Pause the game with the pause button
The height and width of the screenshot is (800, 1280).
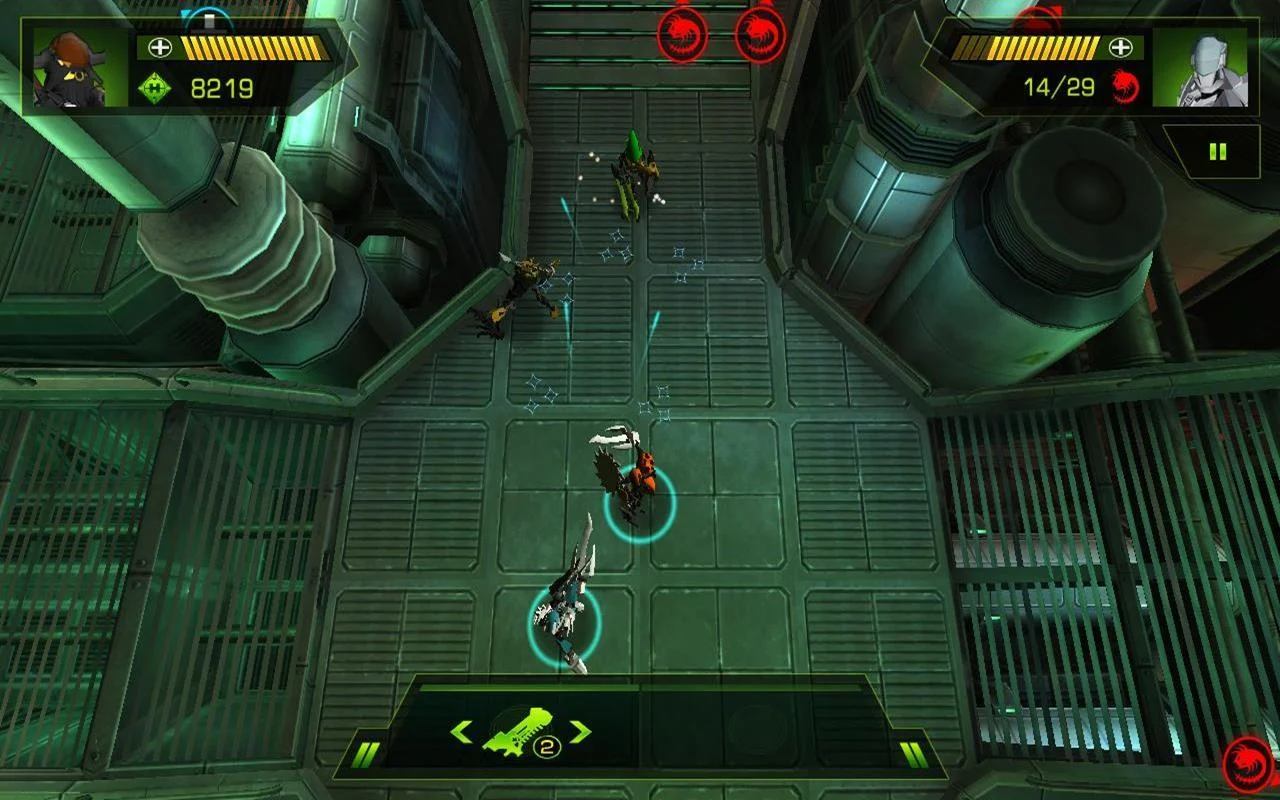coord(1217,152)
